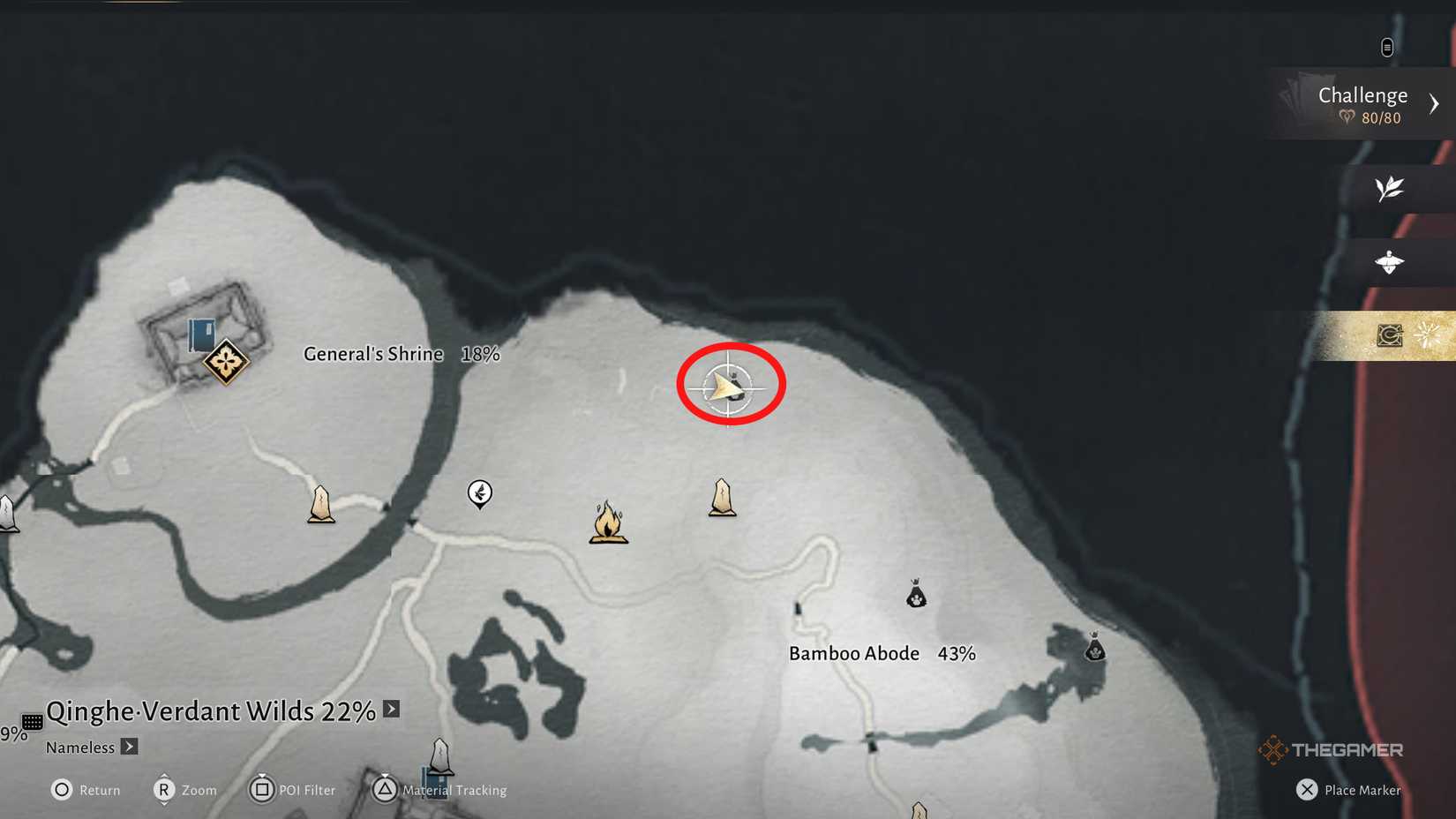Click the General's Shrine fast travel diamond
1456x819 pixels.
pos(225,362)
